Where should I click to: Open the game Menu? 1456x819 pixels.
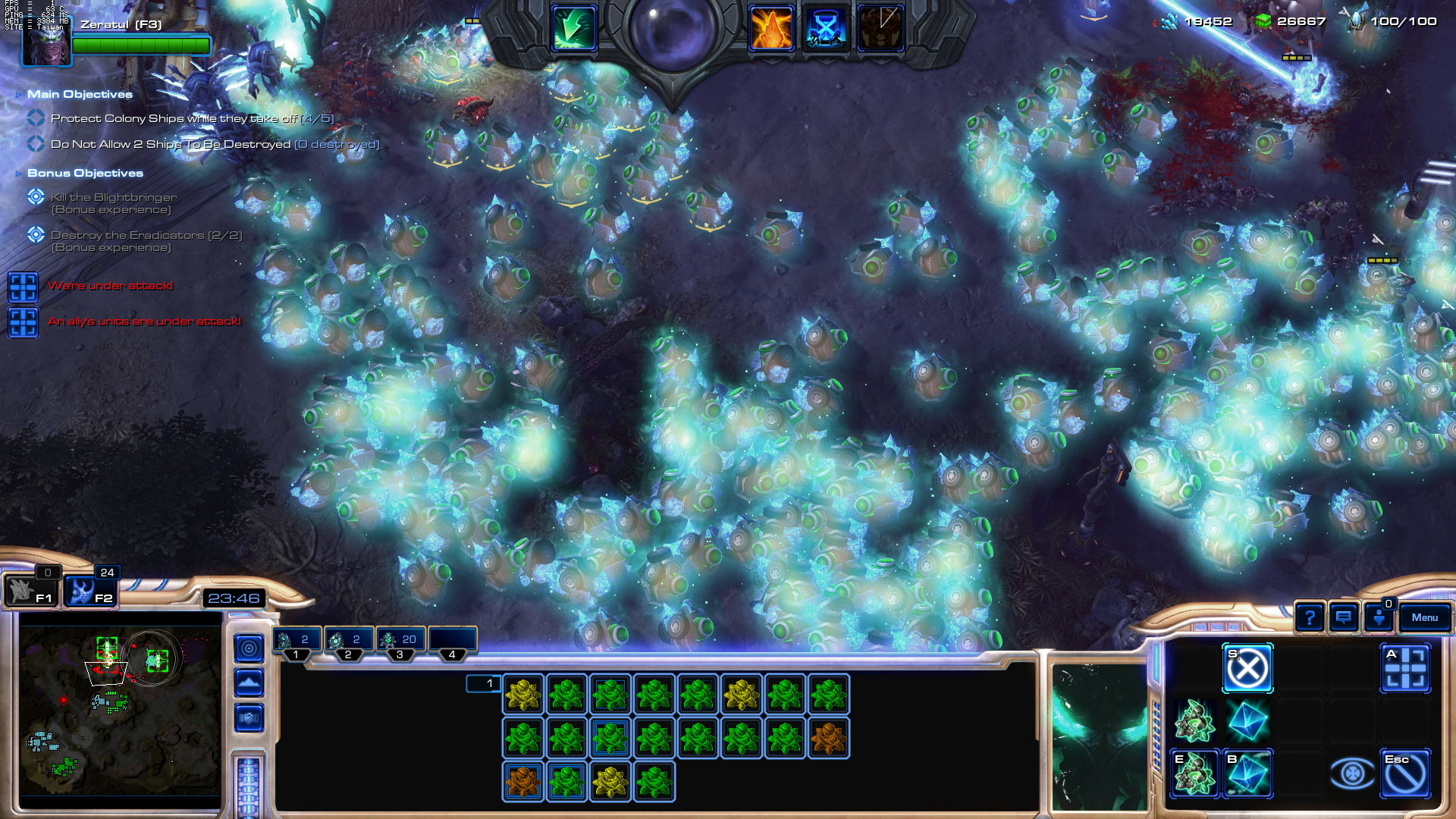coord(1425,618)
